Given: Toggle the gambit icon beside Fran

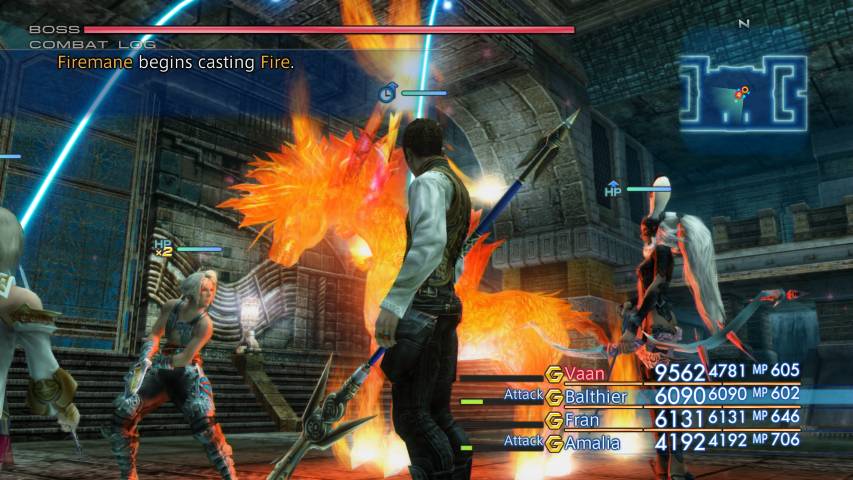Looking at the screenshot, I should pyautogui.click(x=553, y=420).
